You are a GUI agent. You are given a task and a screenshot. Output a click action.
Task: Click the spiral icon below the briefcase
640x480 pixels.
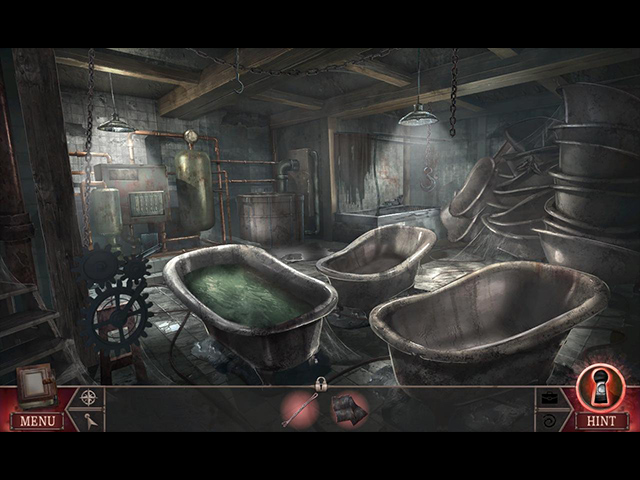[x=550, y=421]
